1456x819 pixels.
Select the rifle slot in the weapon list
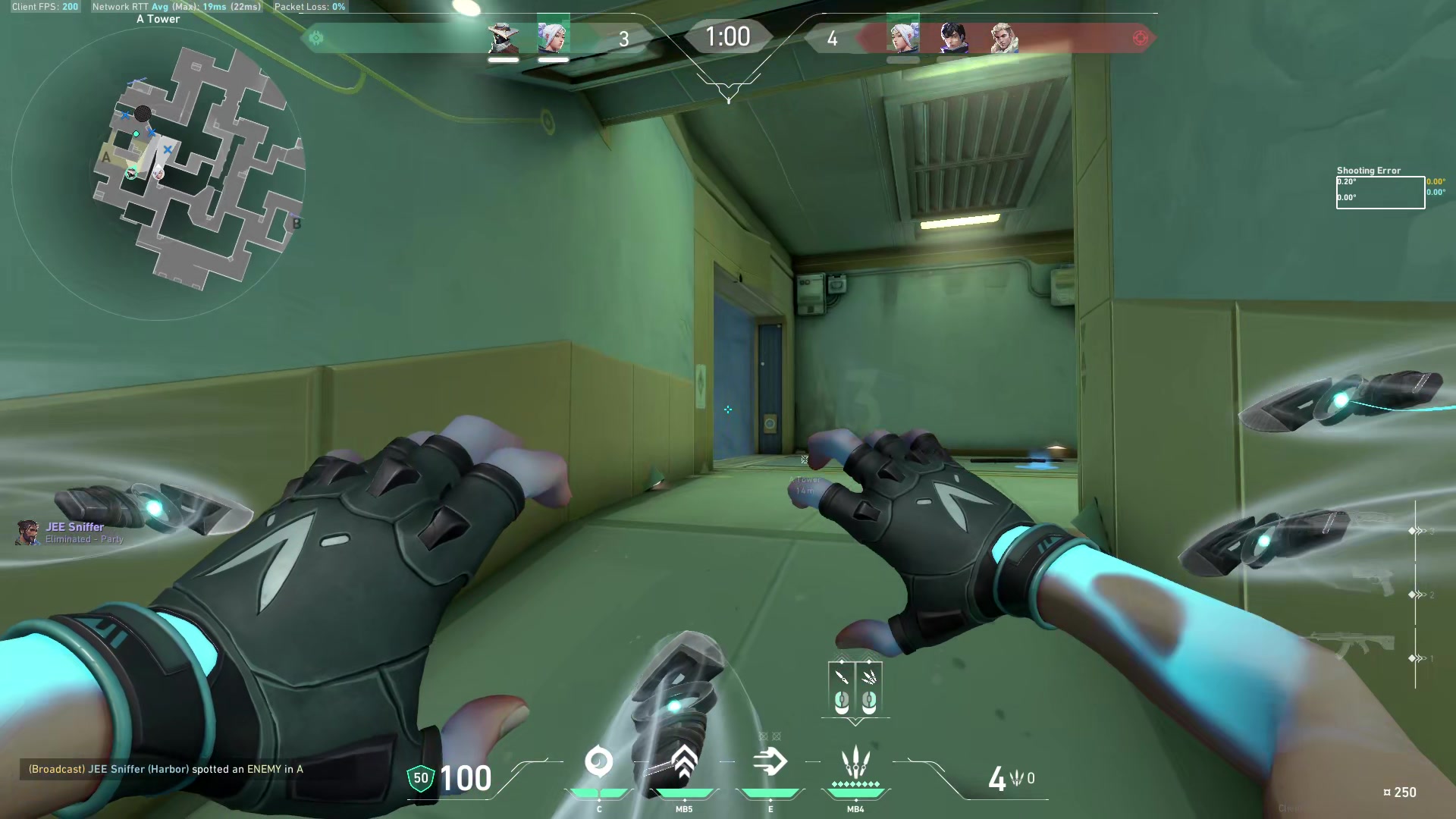[1351, 645]
